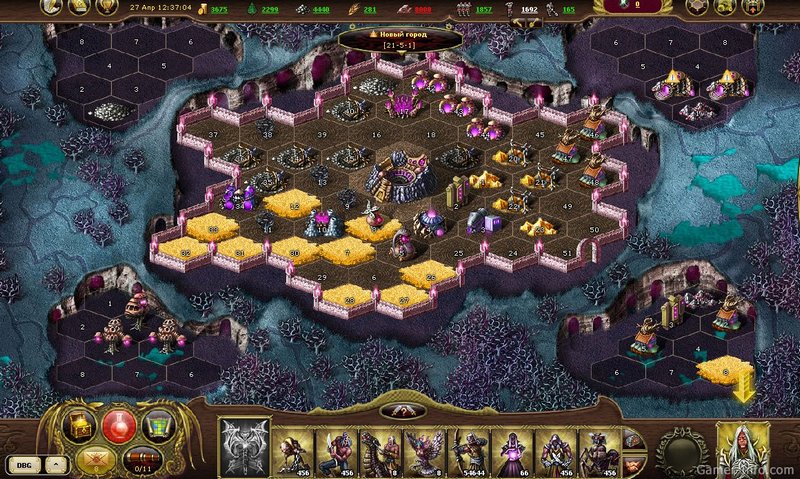Image resolution: width=800 pixels, height=479 pixels.
Task: Open the 0/11 barrel storage button
Action: click(x=142, y=460)
